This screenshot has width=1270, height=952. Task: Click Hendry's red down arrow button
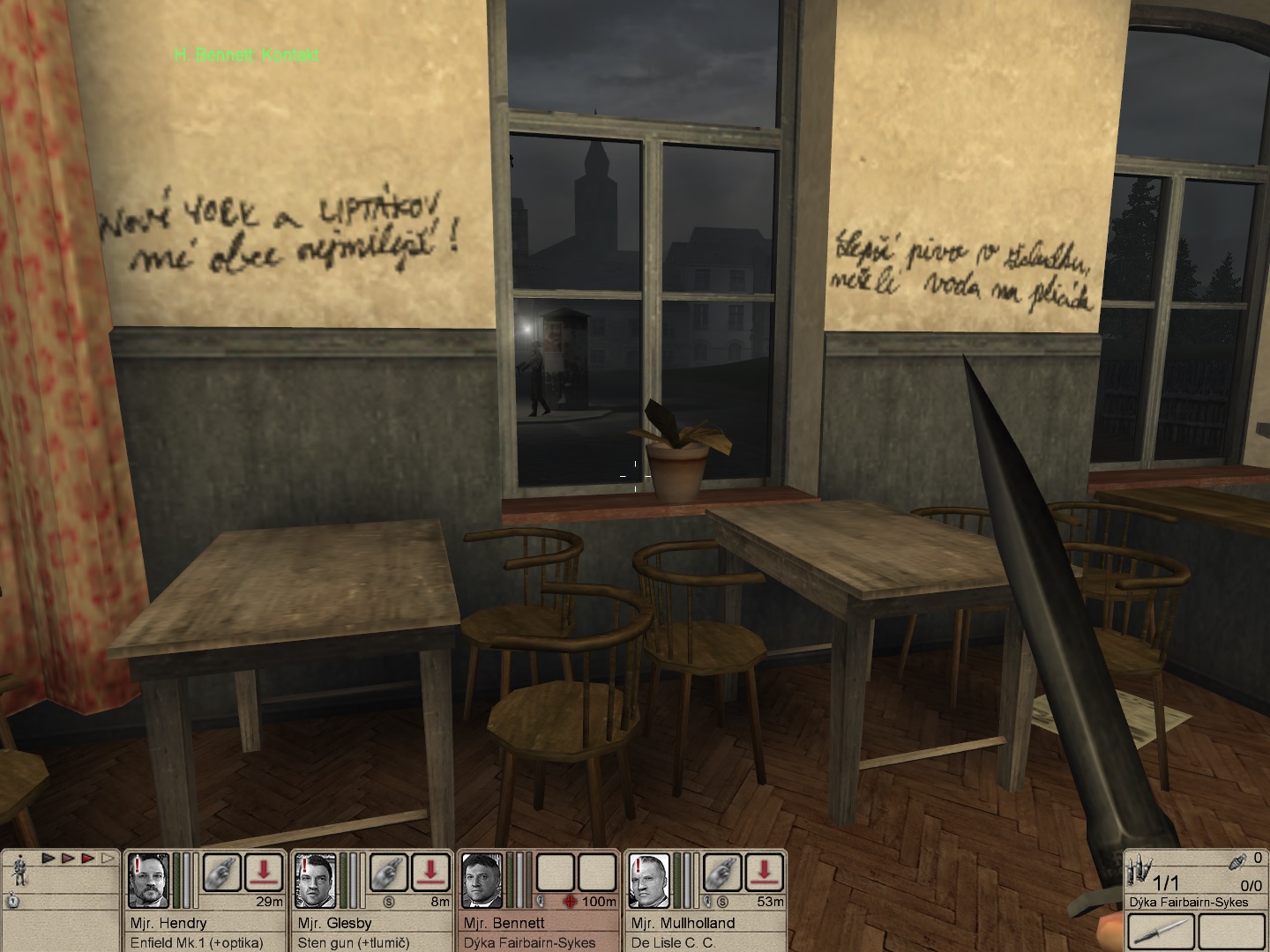[x=264, y=872]
